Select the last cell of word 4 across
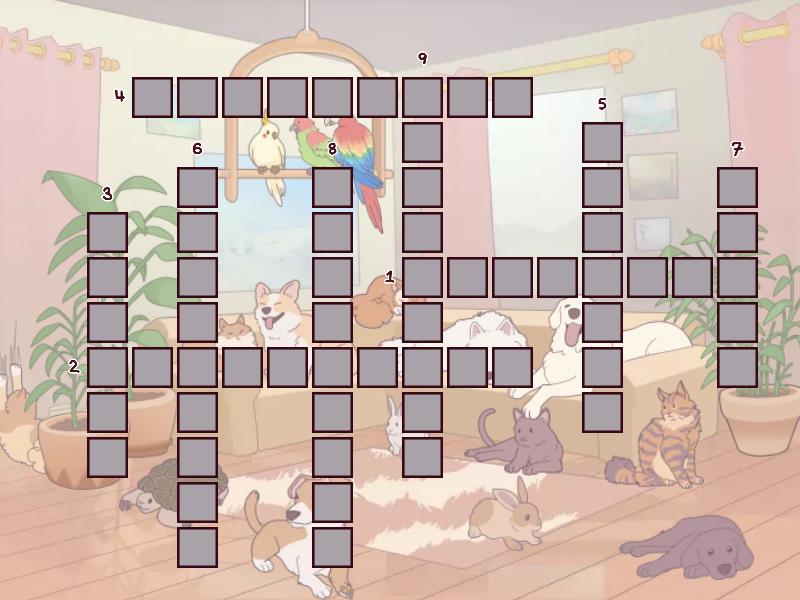Screen dimensions: 800x600 512,97
